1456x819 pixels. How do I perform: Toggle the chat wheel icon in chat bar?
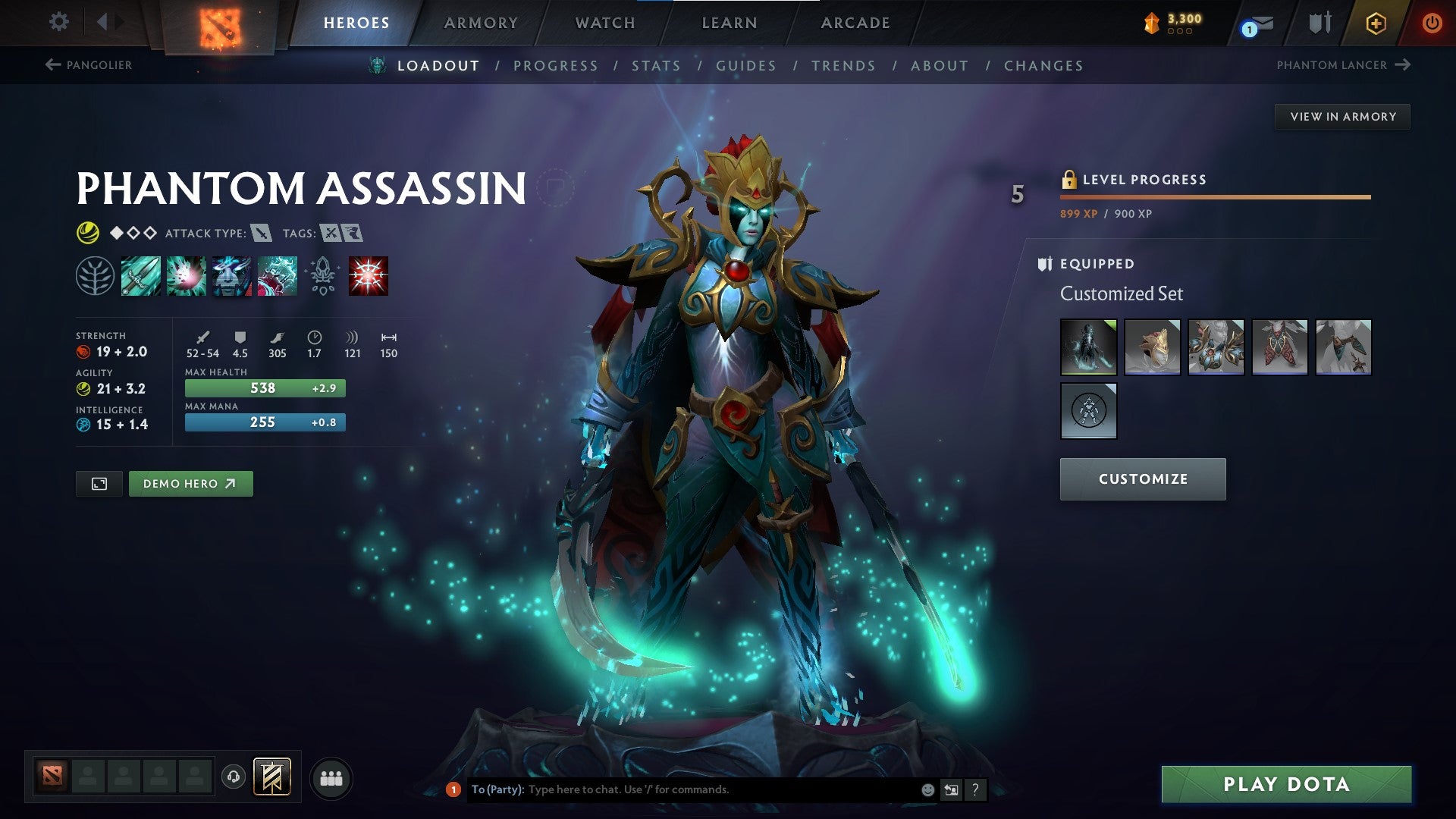(950, 789)
